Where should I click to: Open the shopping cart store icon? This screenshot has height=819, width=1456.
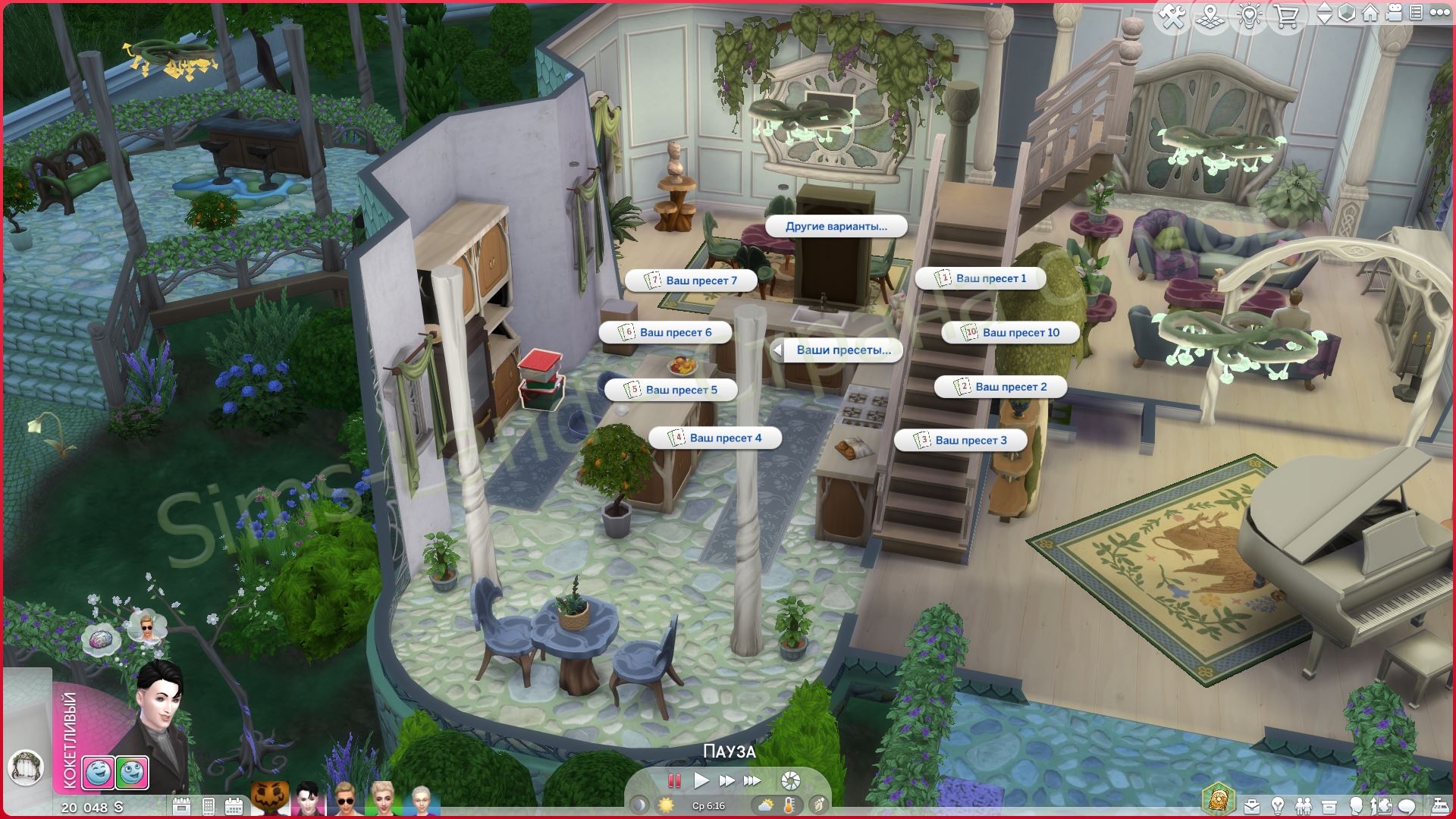[1286, 17]
